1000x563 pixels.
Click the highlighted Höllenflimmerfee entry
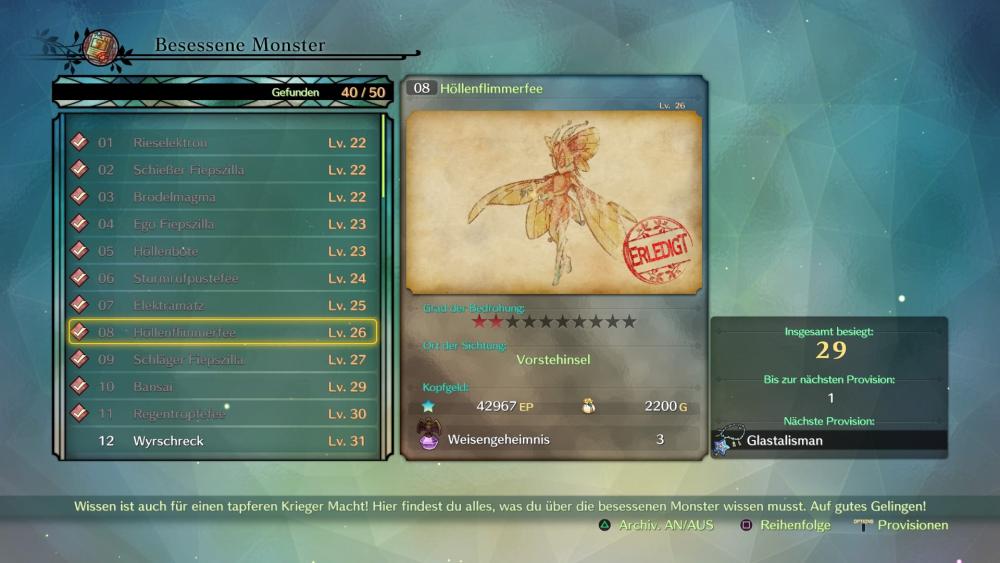point(222,332)
